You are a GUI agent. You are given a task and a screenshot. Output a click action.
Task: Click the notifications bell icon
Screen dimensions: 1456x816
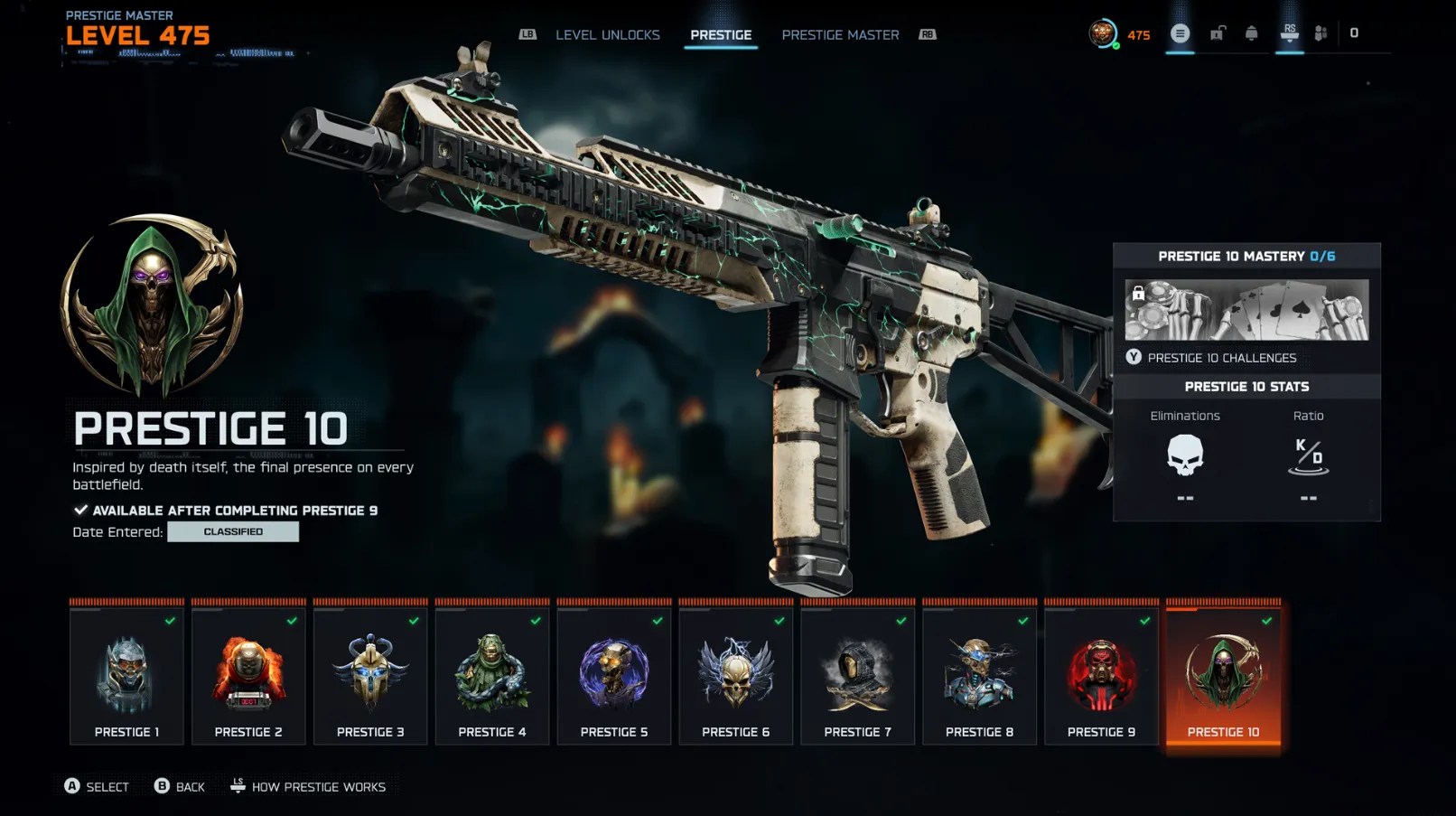[x=1251, y=33]
